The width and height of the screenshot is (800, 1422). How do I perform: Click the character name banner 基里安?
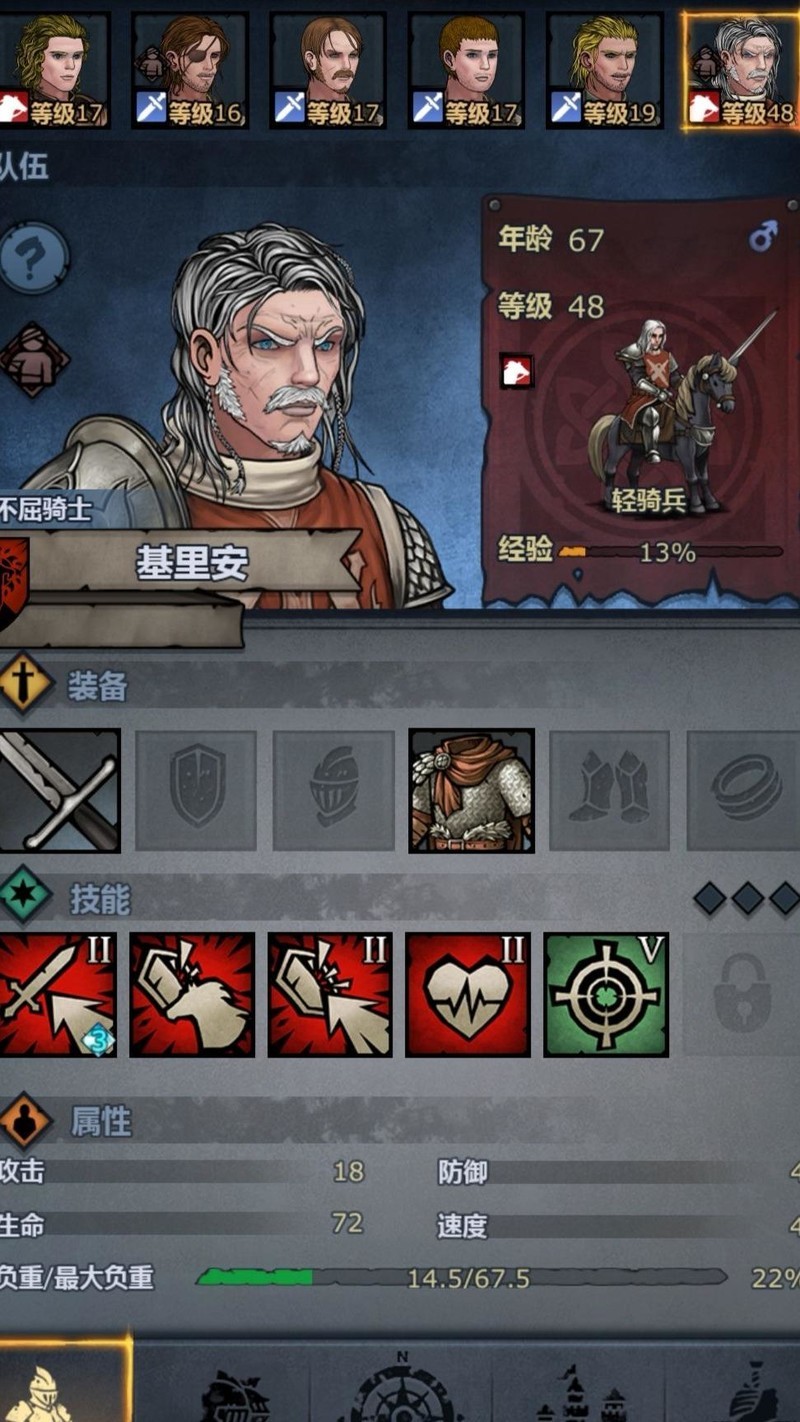pos(192,566)
